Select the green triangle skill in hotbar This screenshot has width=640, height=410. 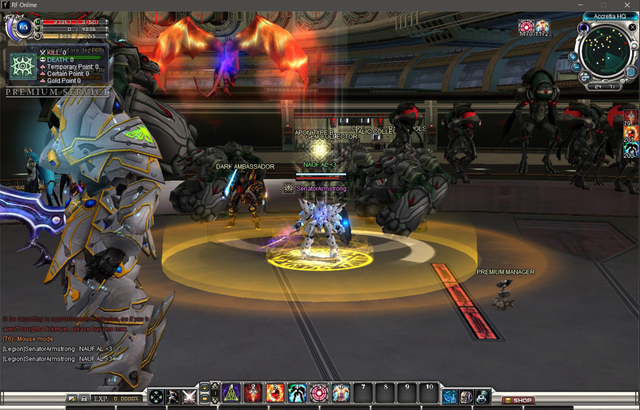coord(231,393)
